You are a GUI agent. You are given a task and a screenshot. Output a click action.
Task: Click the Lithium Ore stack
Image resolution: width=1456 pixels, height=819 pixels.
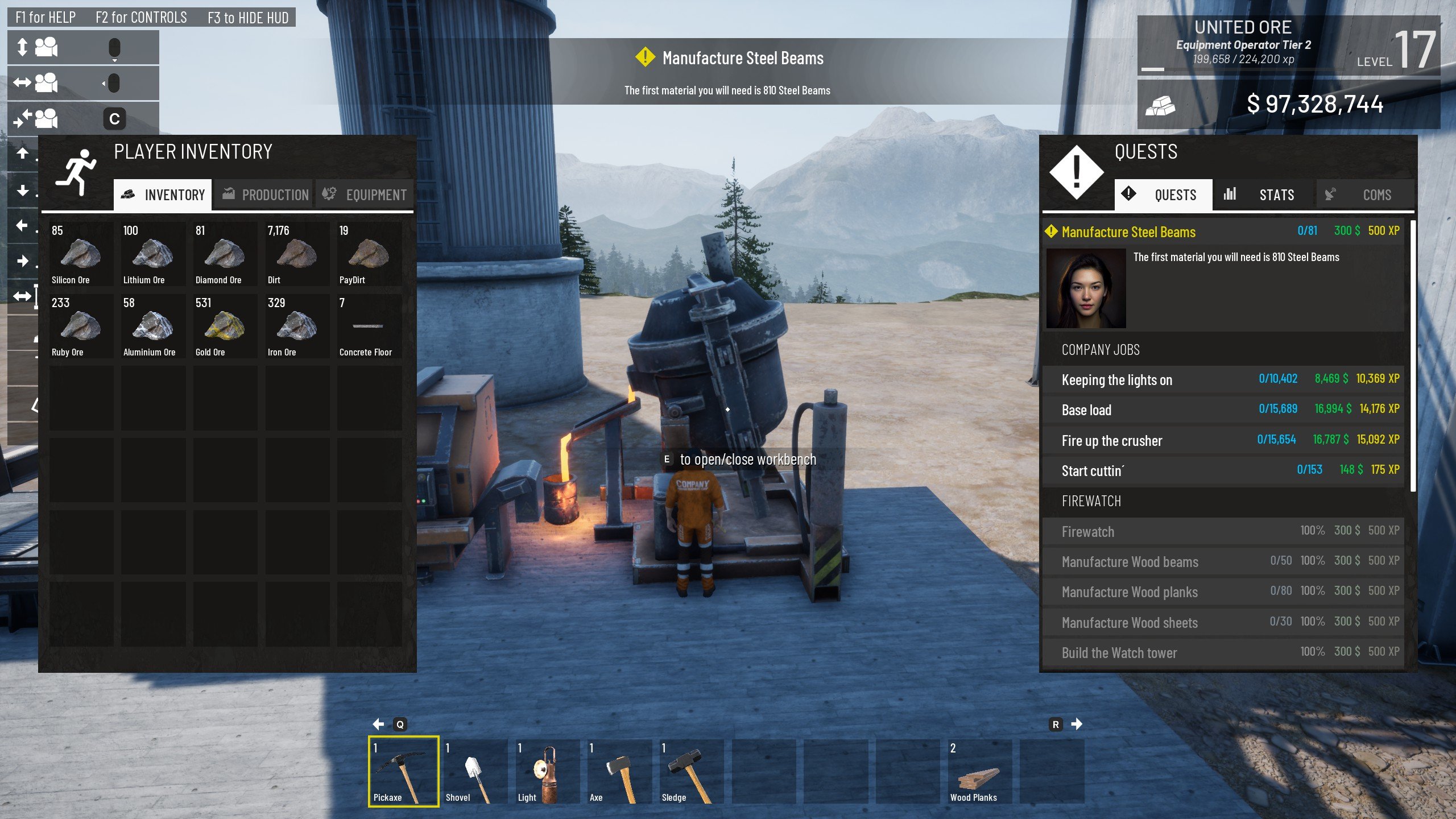(152, 254)
